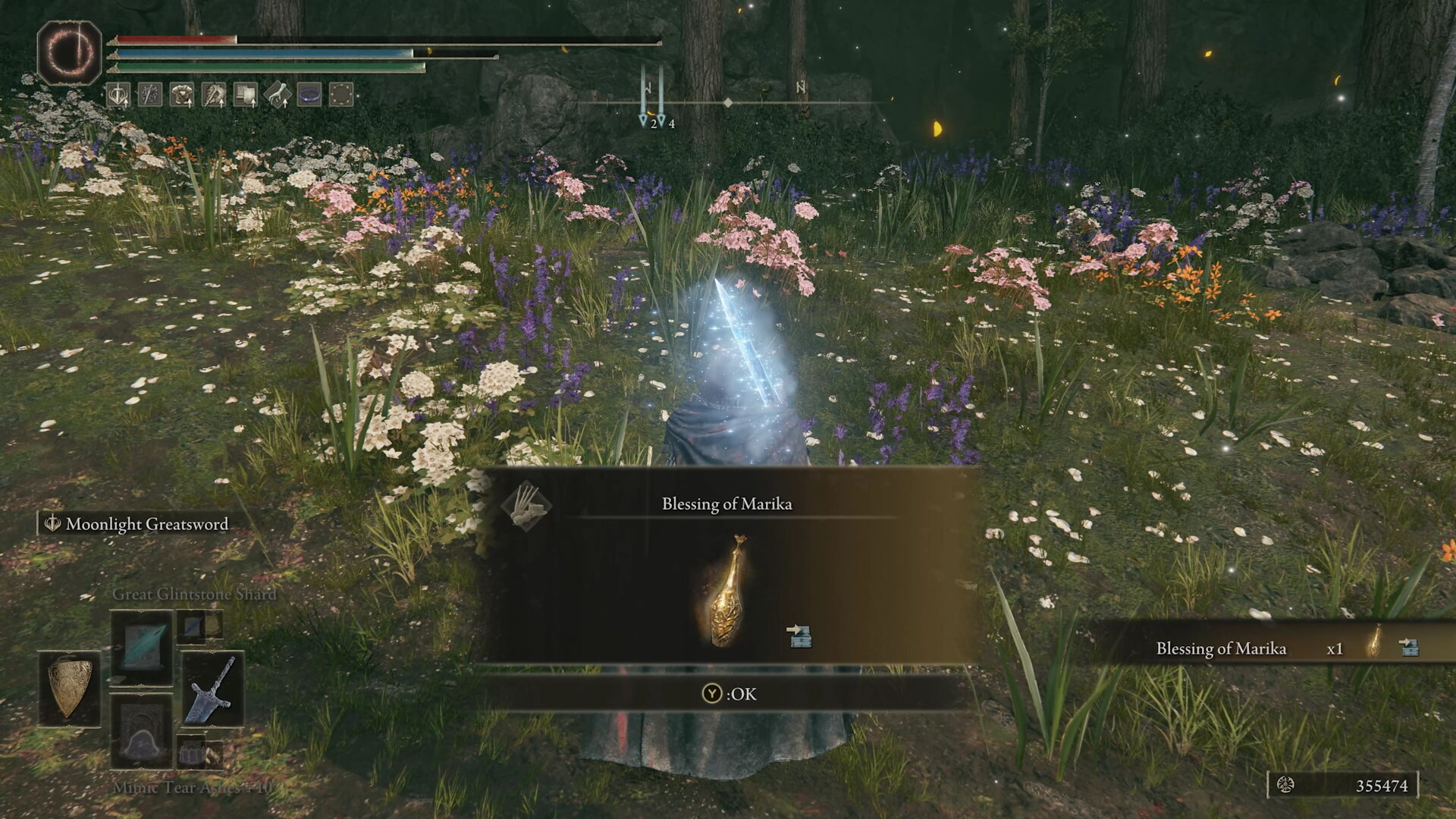The width and height of the screenshot is (1456, 819).
Task: Click the pale hand status icon
Action: click(277, 95)
